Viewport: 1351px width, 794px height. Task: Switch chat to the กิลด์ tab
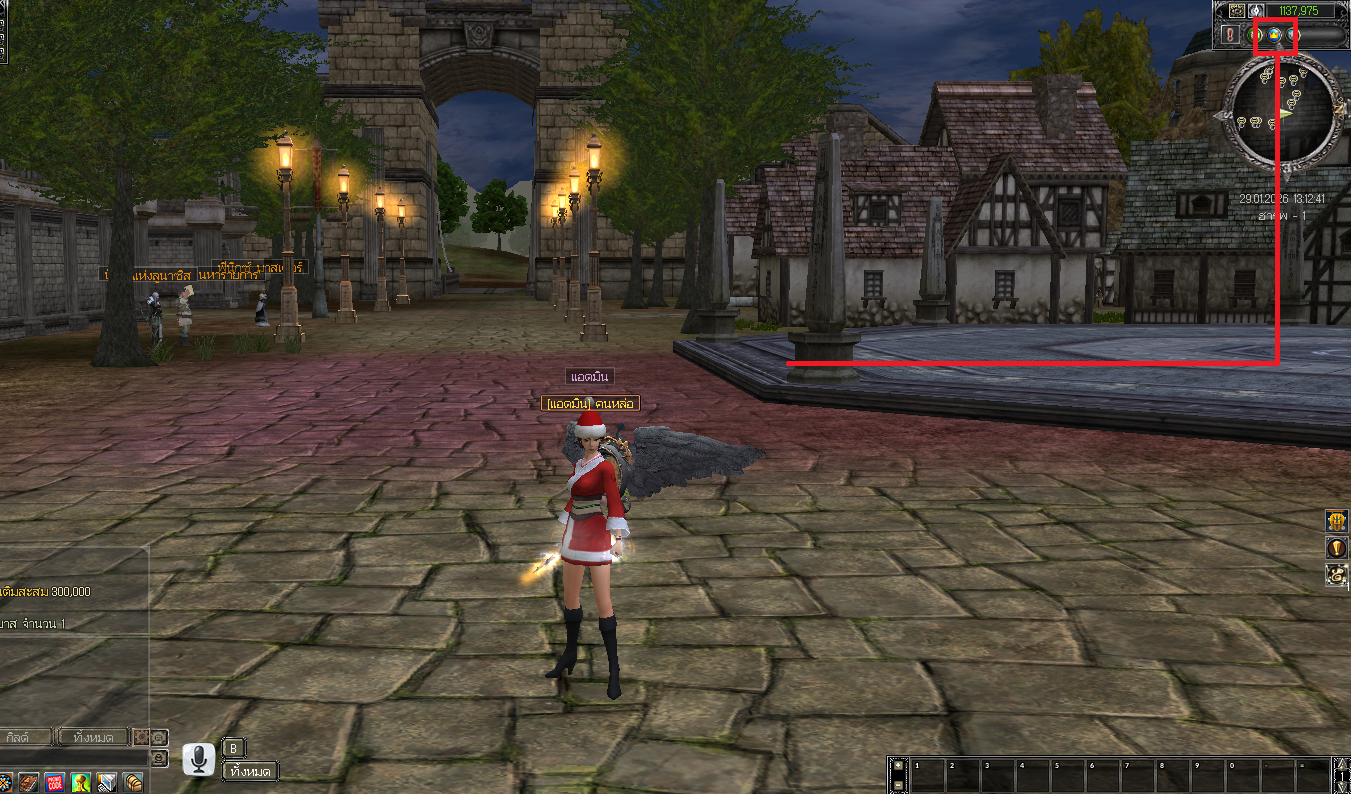coord(25,737)
